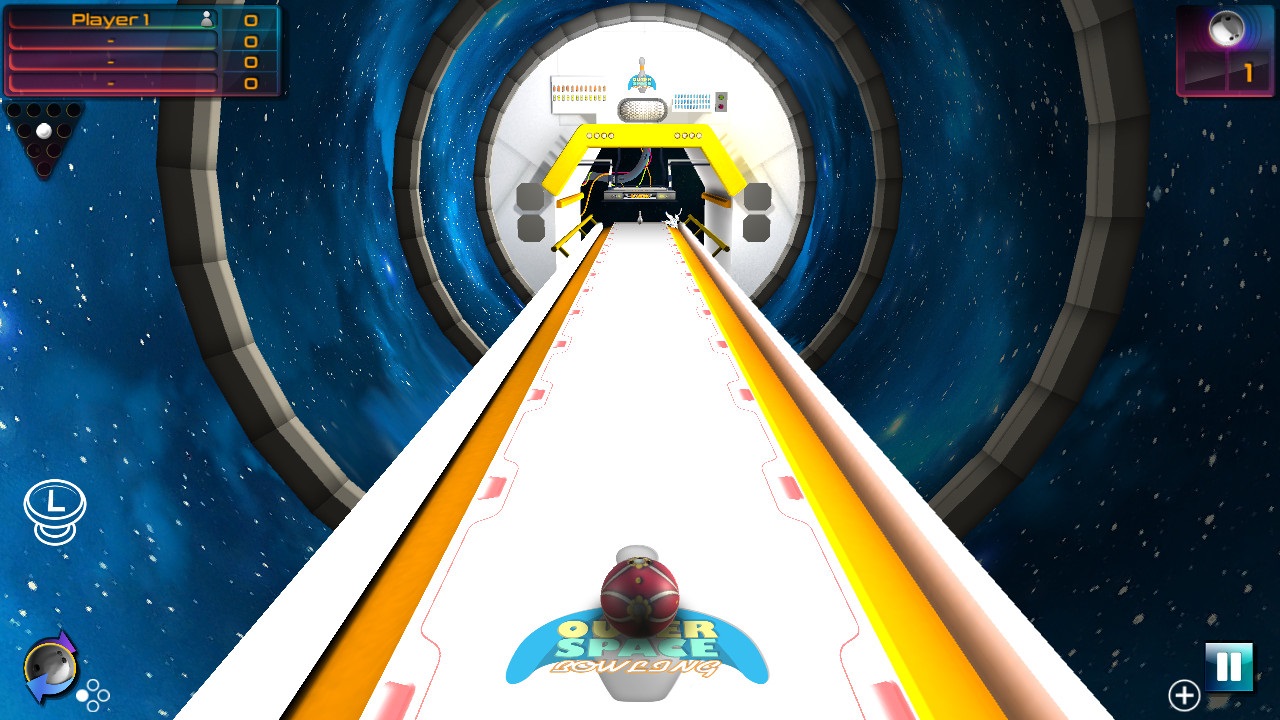This screenshot has width=1280, height=720.
Task: Select the filled dot ball option
Action: point(82,695)
